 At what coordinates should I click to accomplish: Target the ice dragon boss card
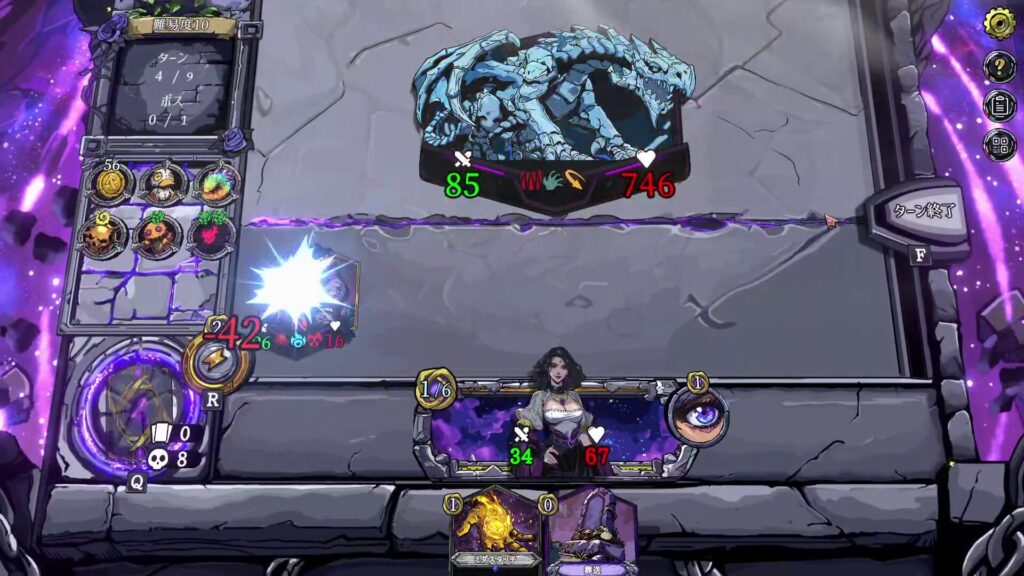[555, 115]
